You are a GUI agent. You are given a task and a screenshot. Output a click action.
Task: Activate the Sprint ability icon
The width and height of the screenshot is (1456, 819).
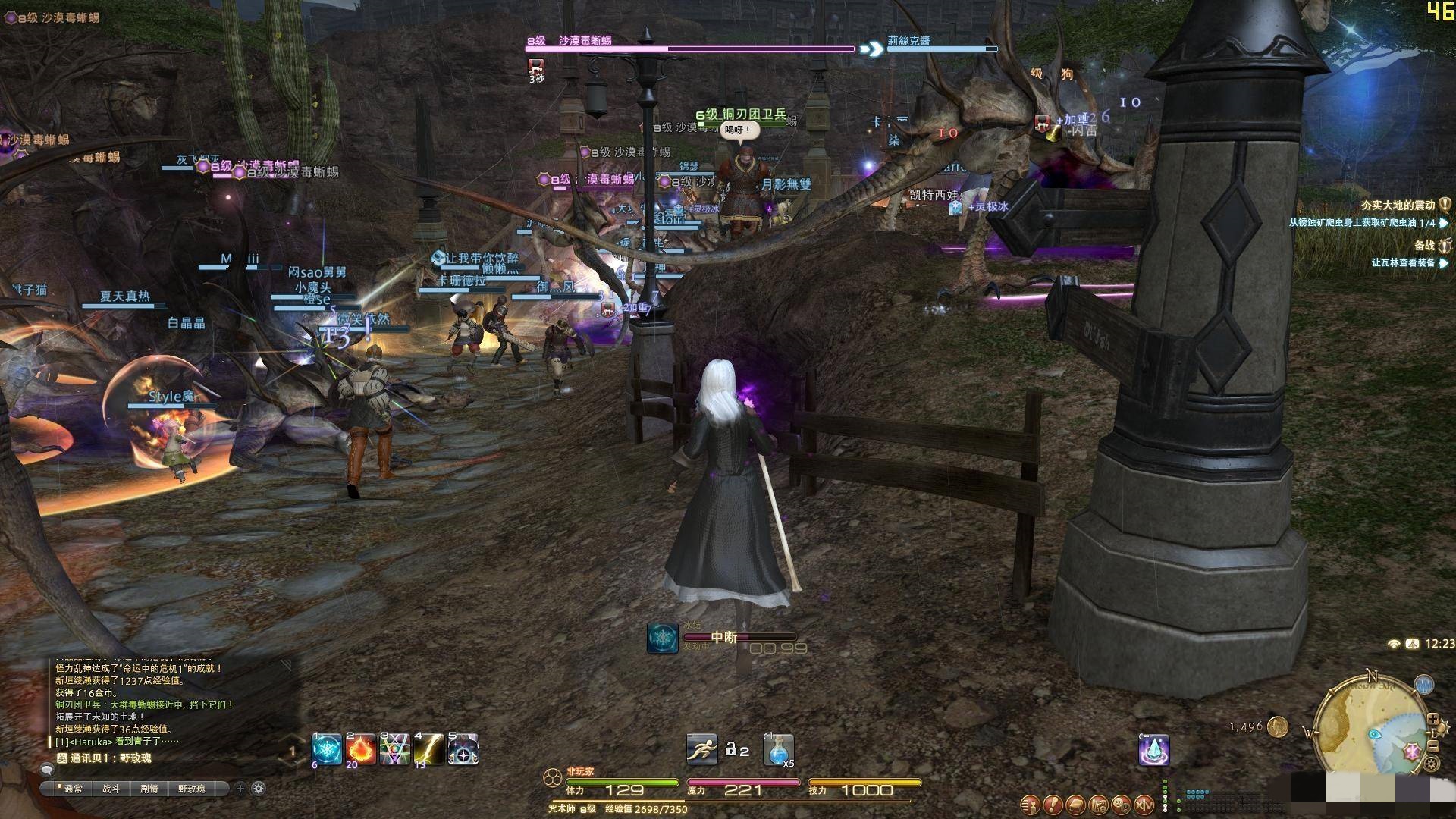click(702, 748)
